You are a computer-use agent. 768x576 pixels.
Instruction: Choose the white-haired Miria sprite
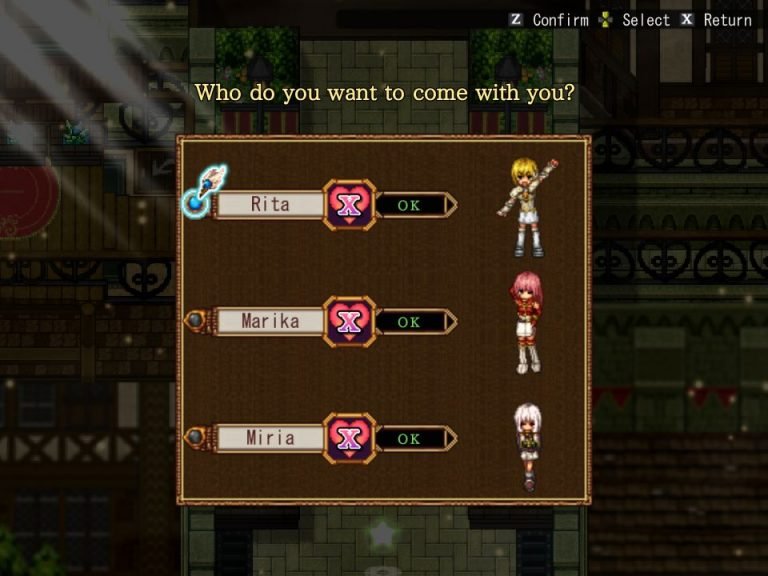tap(527, 445)
